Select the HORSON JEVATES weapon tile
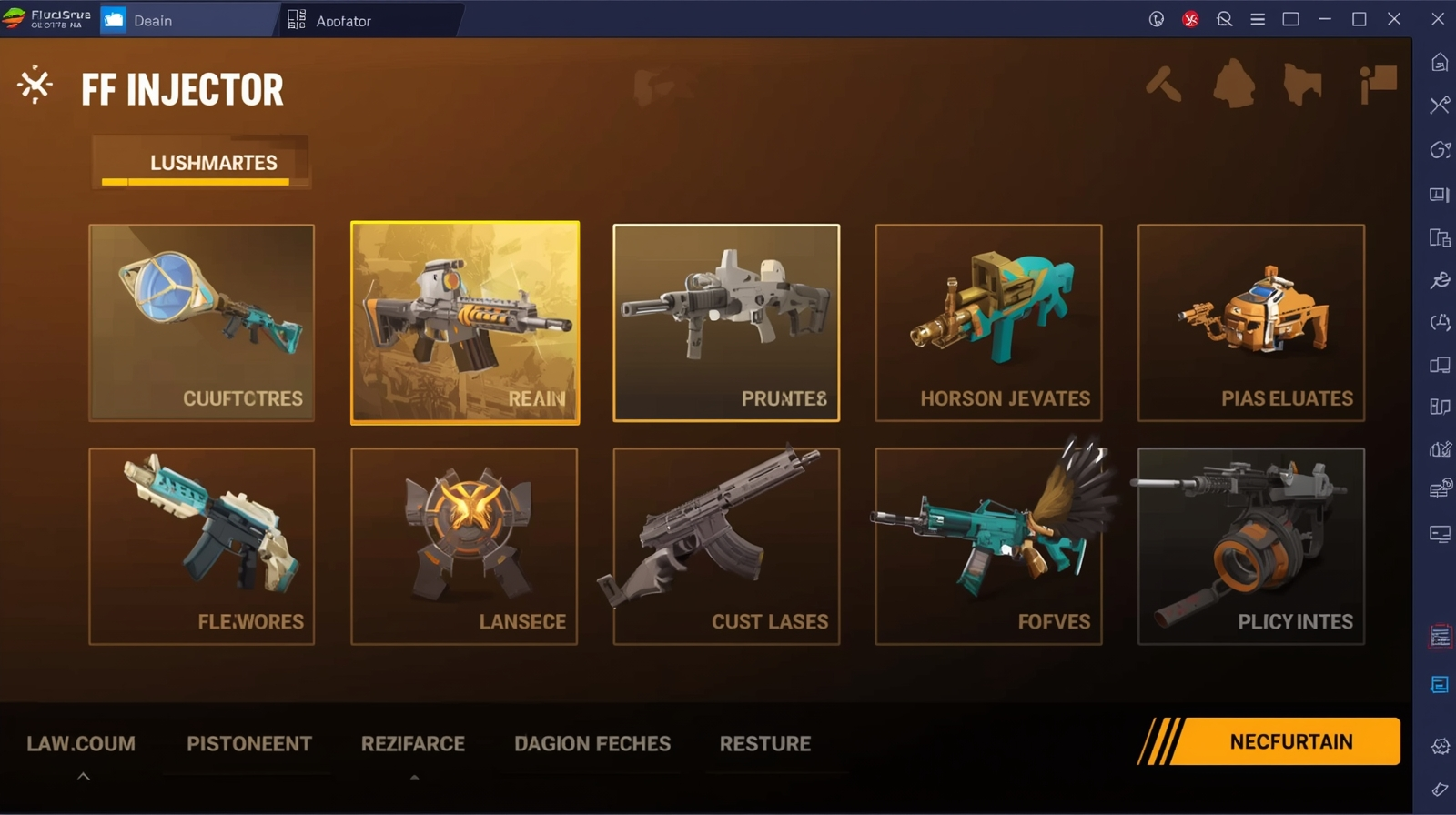Image resolution: width=1456 pixels, height=815 pixels. pos(988,323)
